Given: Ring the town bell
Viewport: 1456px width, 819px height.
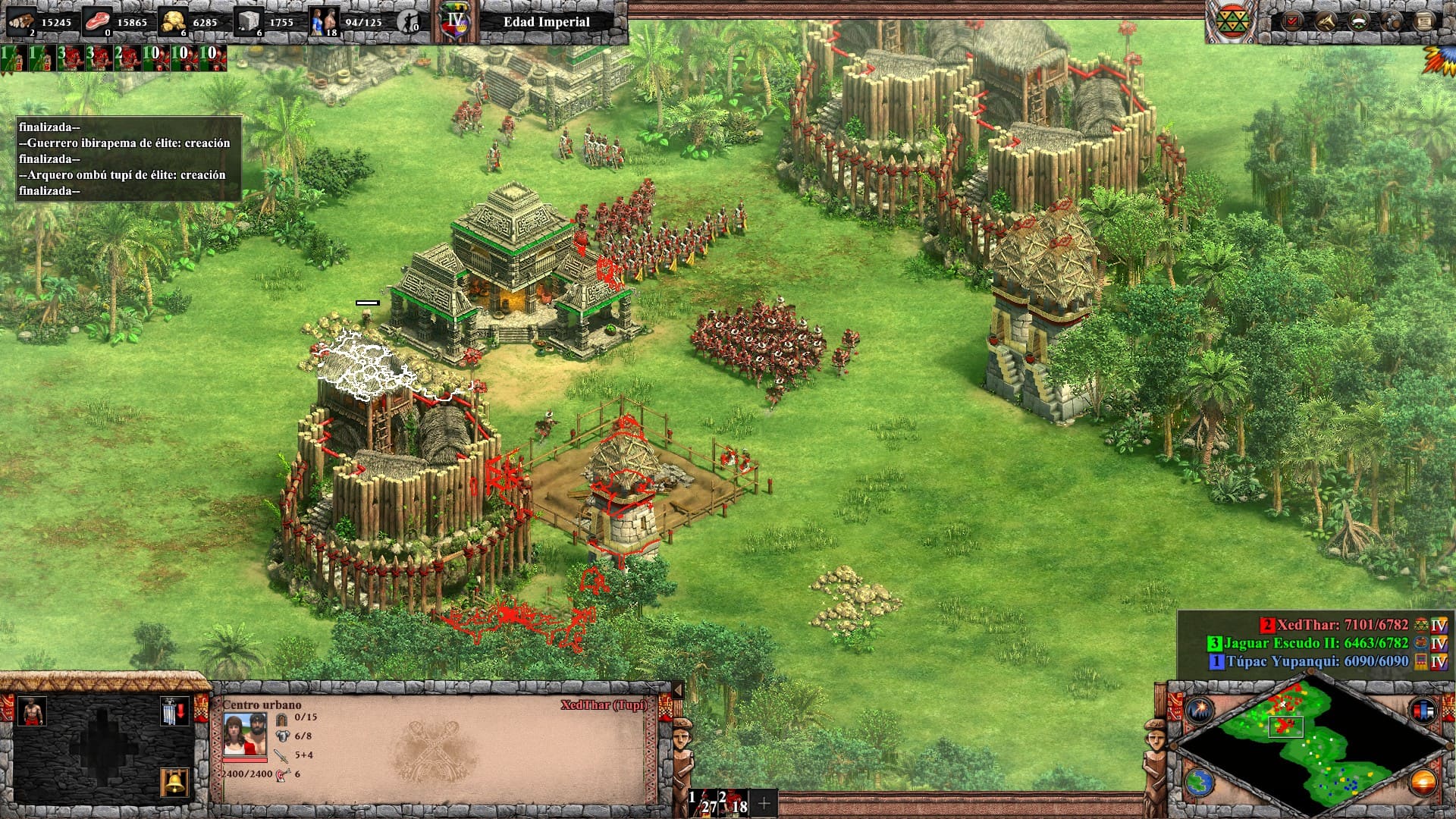Looking at the screenshot, I should (x=174, y=781).
